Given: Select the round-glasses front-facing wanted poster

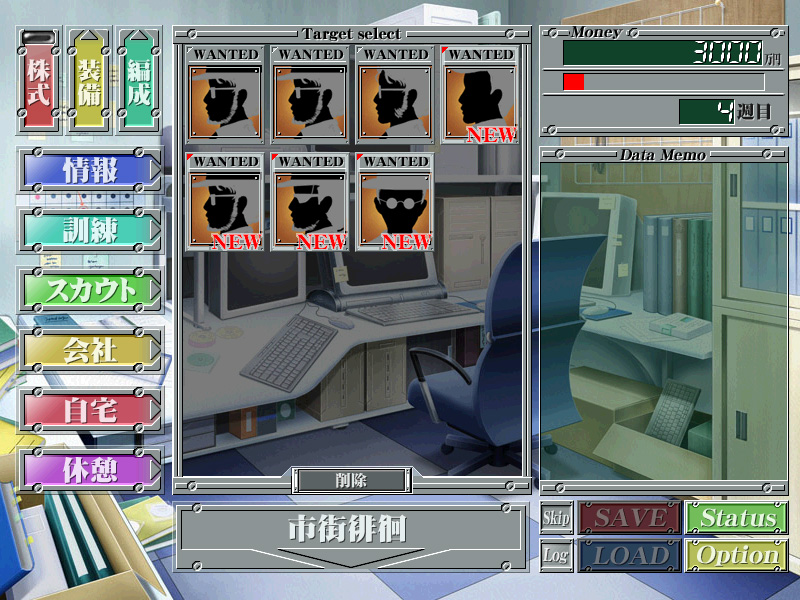Looking at the screenshot, I should [x=395, y=202].
